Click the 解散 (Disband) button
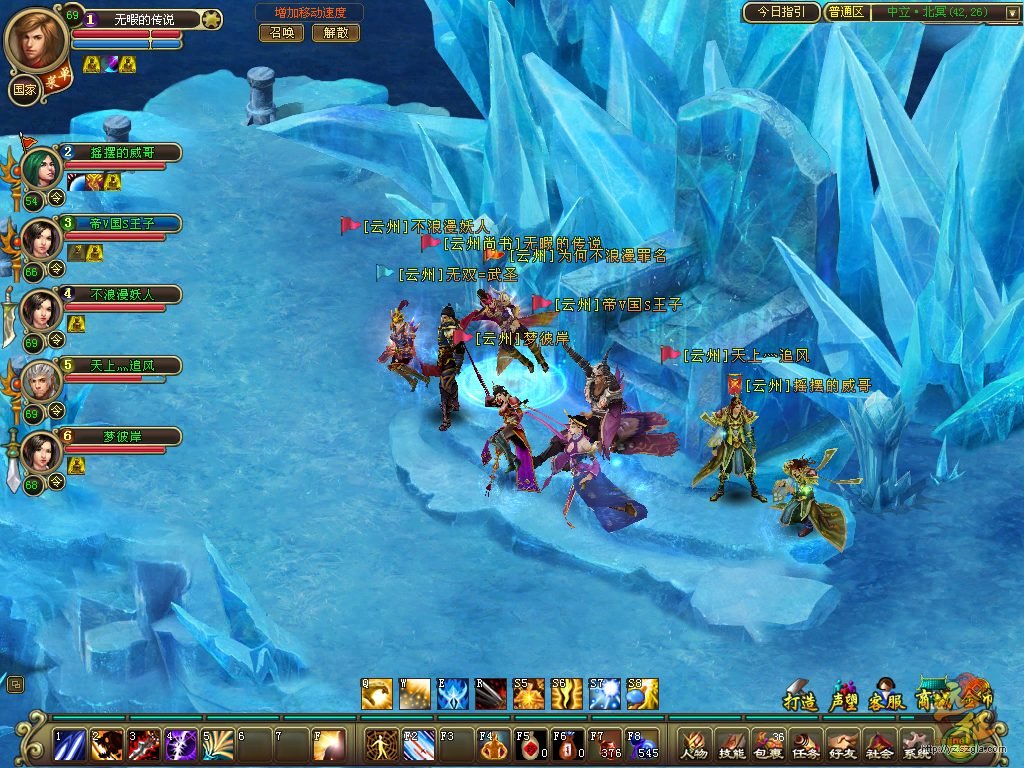 [336, 33]
